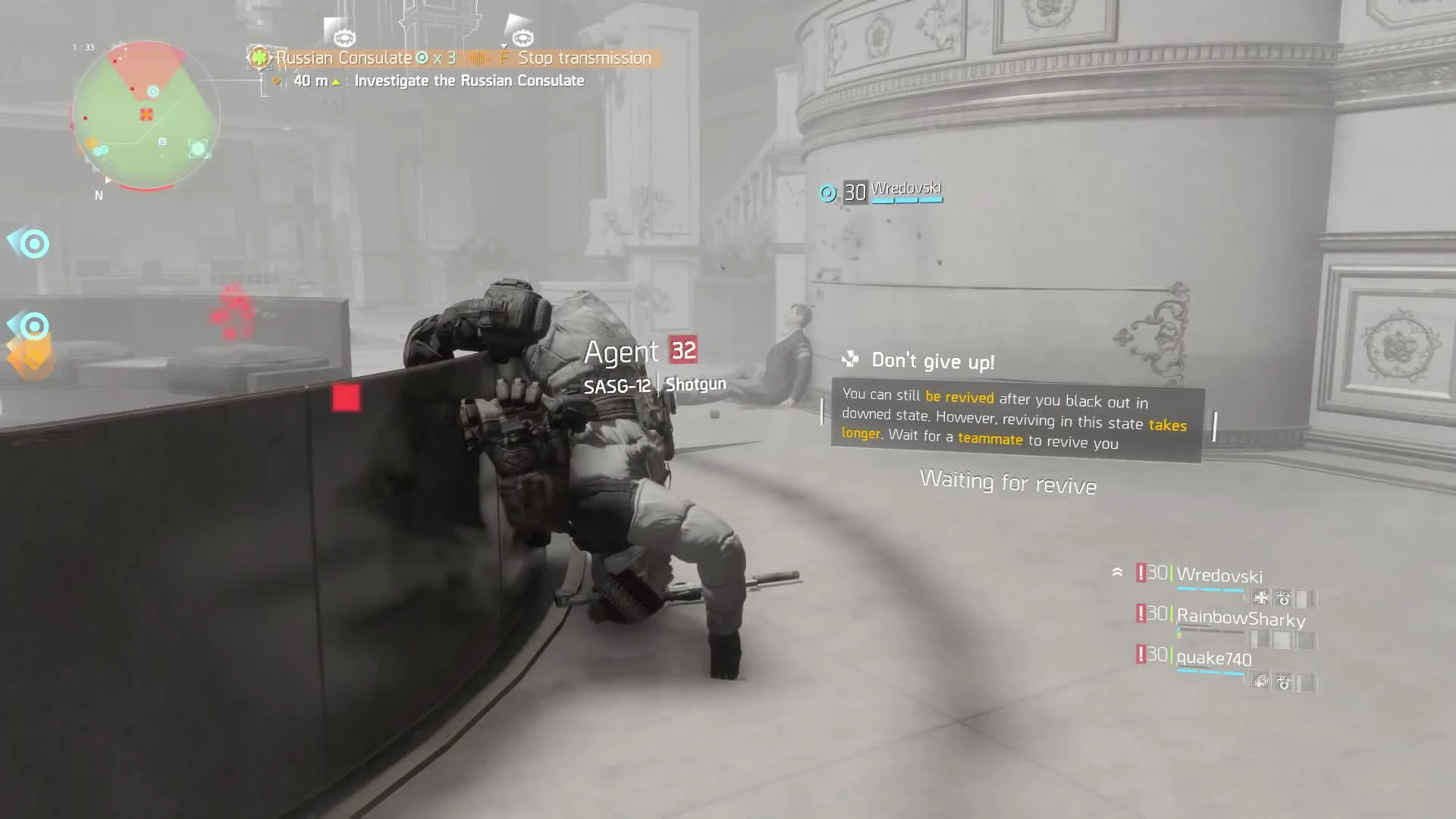
Task: Click the Investigate the Russian Consulate objective entry
Action: tap(470, 80)
